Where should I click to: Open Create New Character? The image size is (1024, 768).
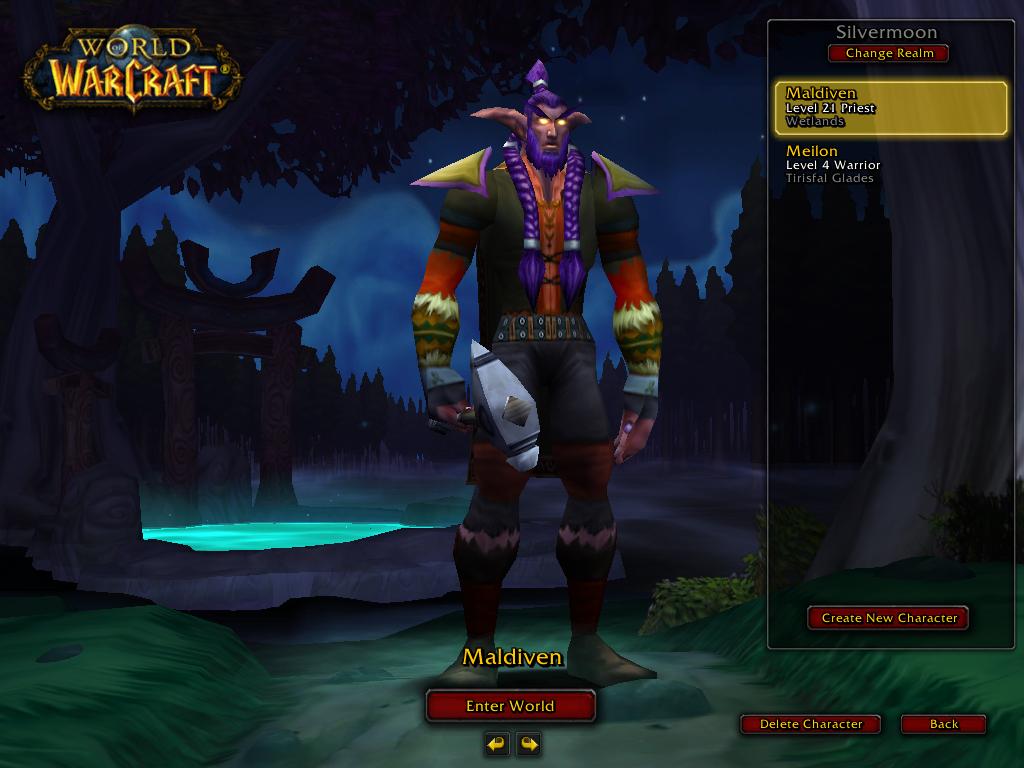[888, 618]
